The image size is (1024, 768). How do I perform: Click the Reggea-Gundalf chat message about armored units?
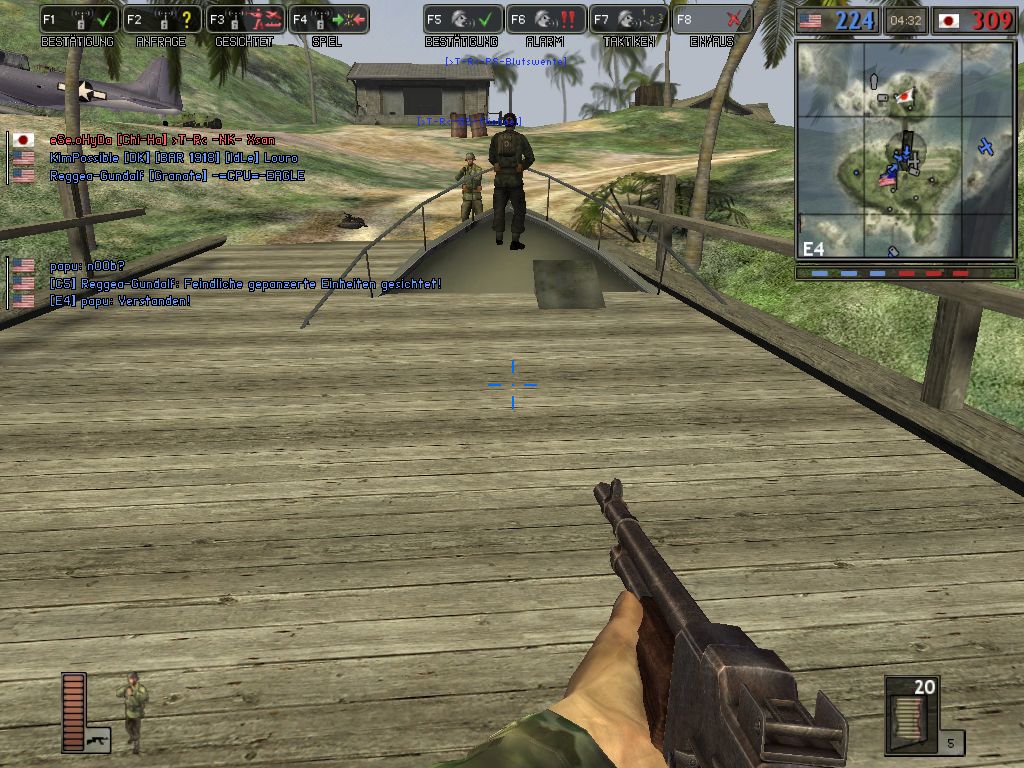[245, 284]
